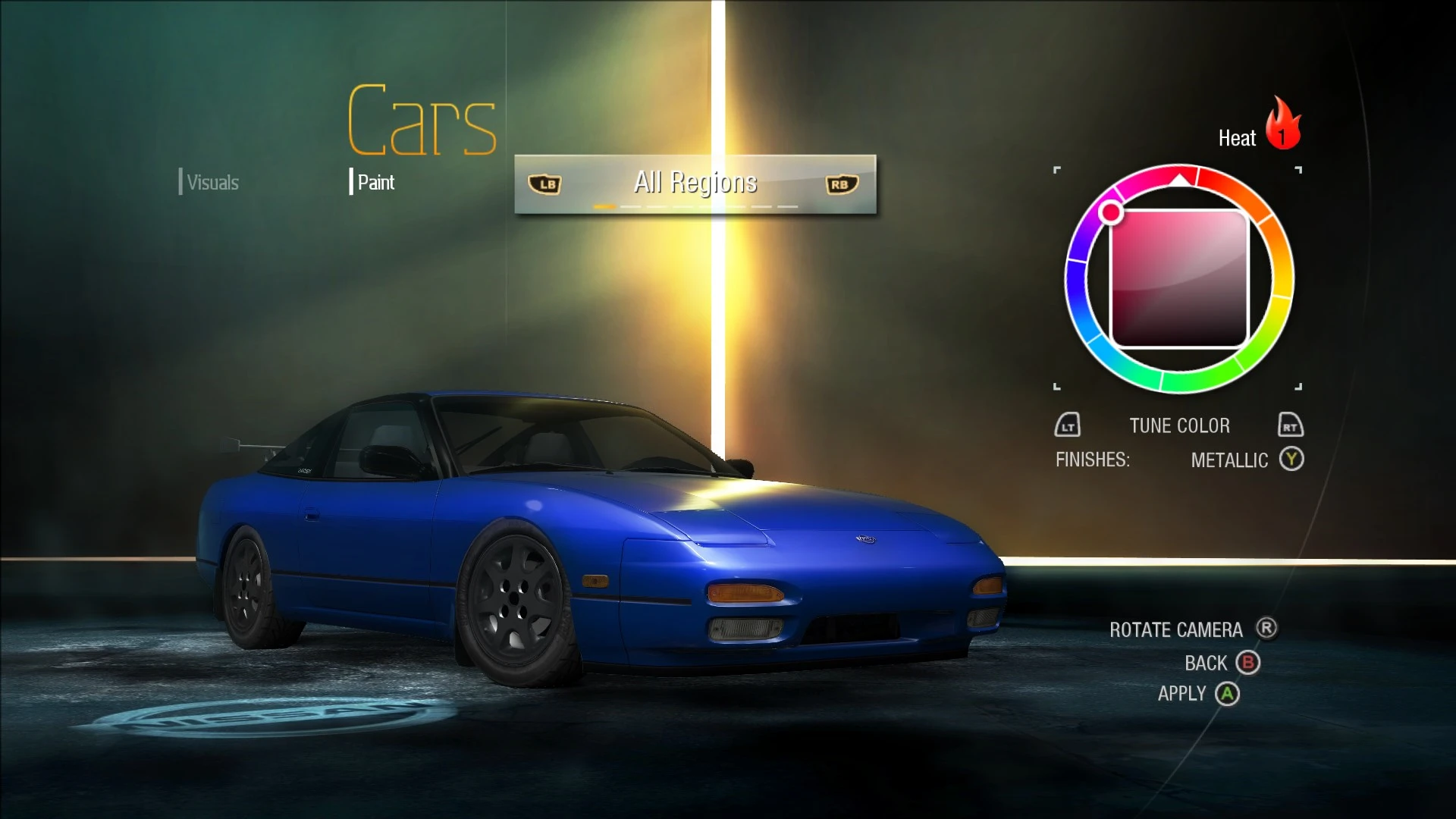The image size is (1456, 819).
Task: Open the All Regions selector
Action: tap(695, 182)
